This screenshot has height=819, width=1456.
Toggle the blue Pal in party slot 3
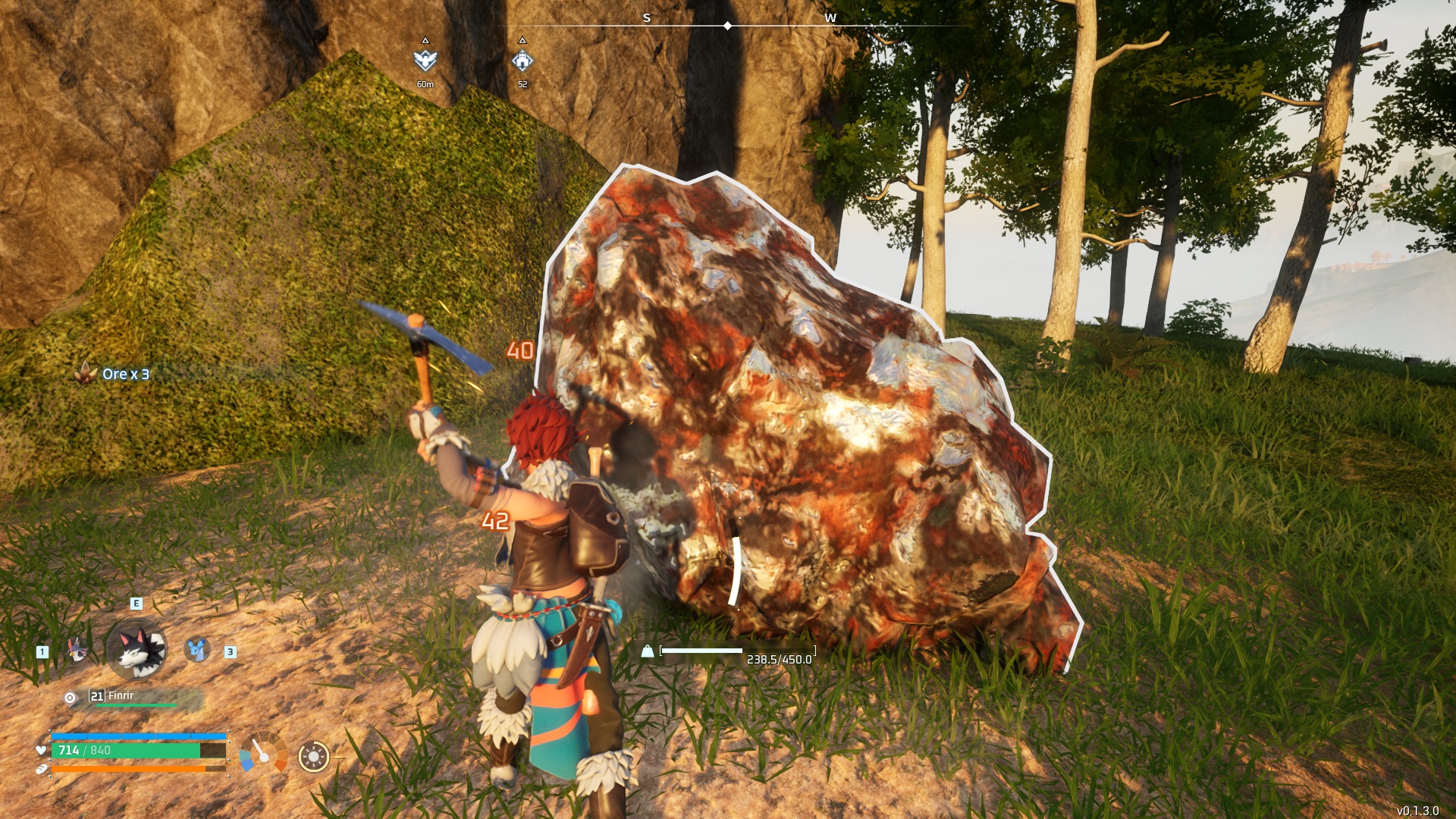(196, 649)
